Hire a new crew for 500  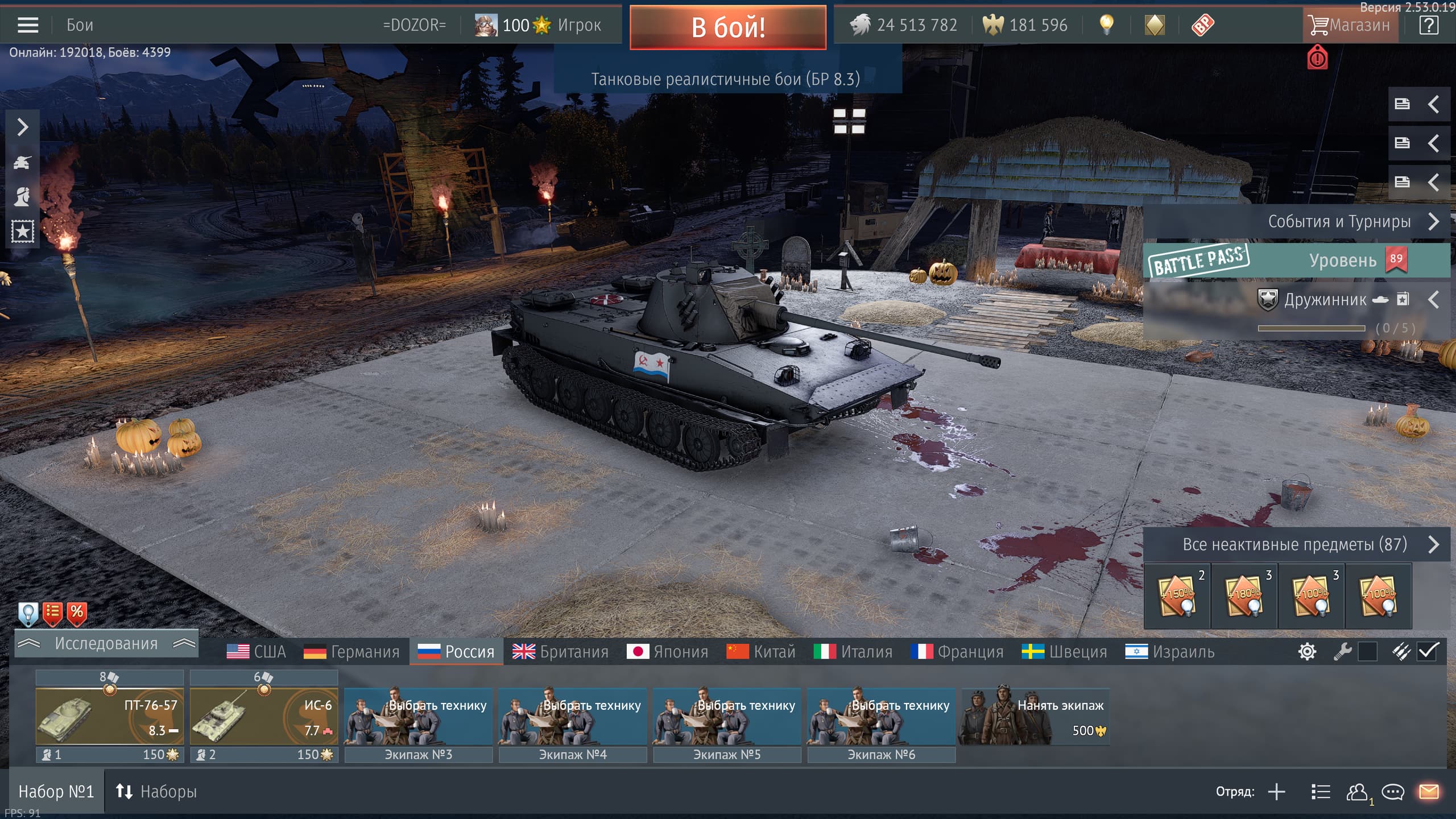click(x=1035, y=717)
